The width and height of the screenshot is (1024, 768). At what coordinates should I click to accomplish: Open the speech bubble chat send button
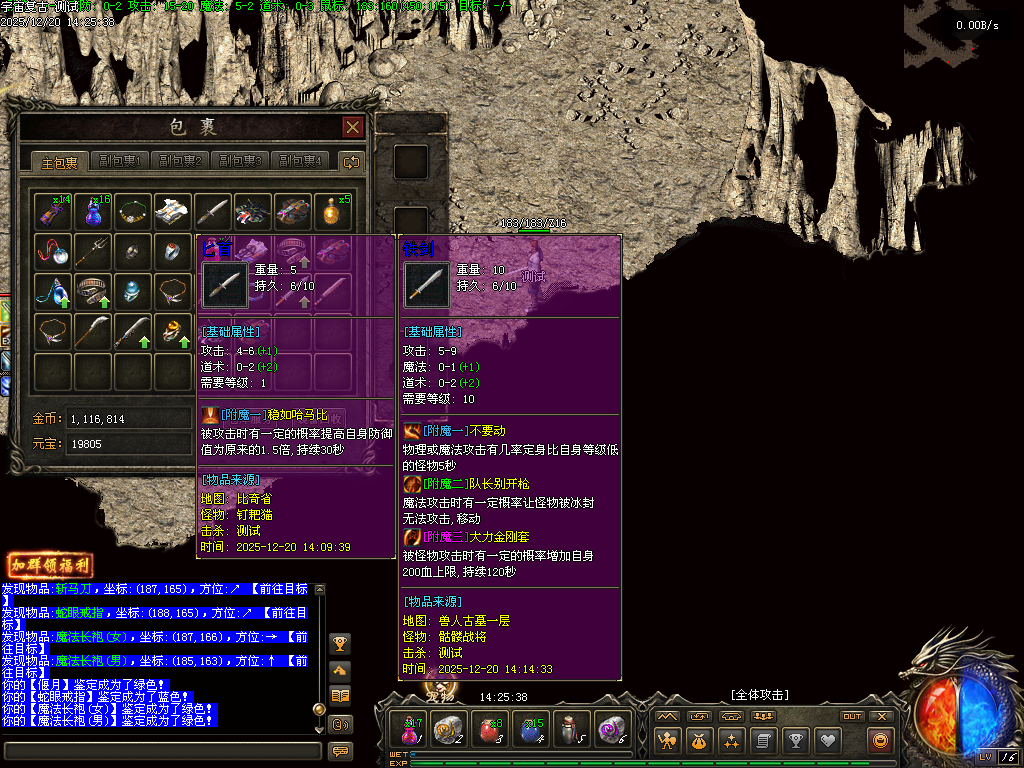[340, 750]
